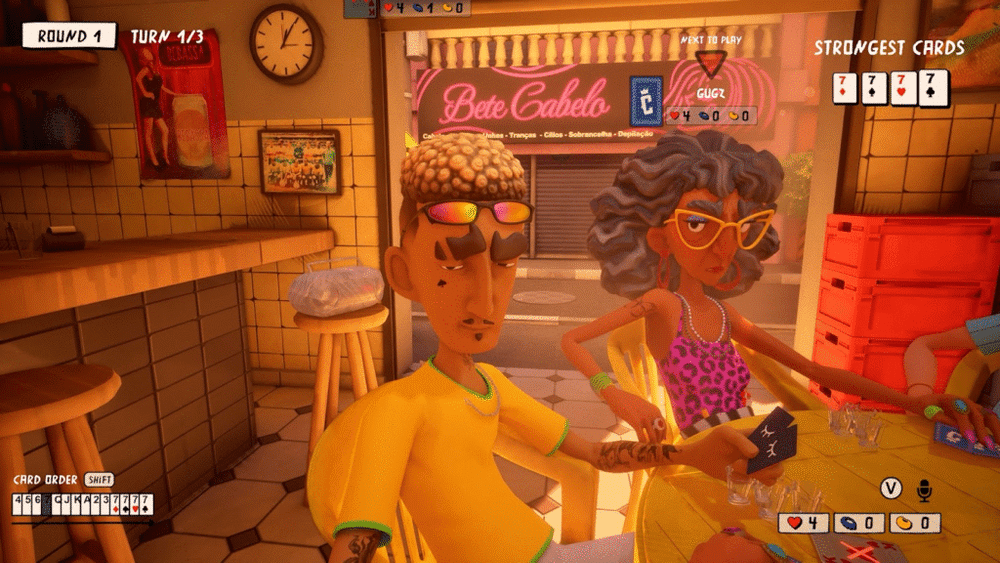Image resolution: width=1000 pixels, height=563 pixels.
Task: Select the 7 of spades strongest card
Action: coord(875,87)
